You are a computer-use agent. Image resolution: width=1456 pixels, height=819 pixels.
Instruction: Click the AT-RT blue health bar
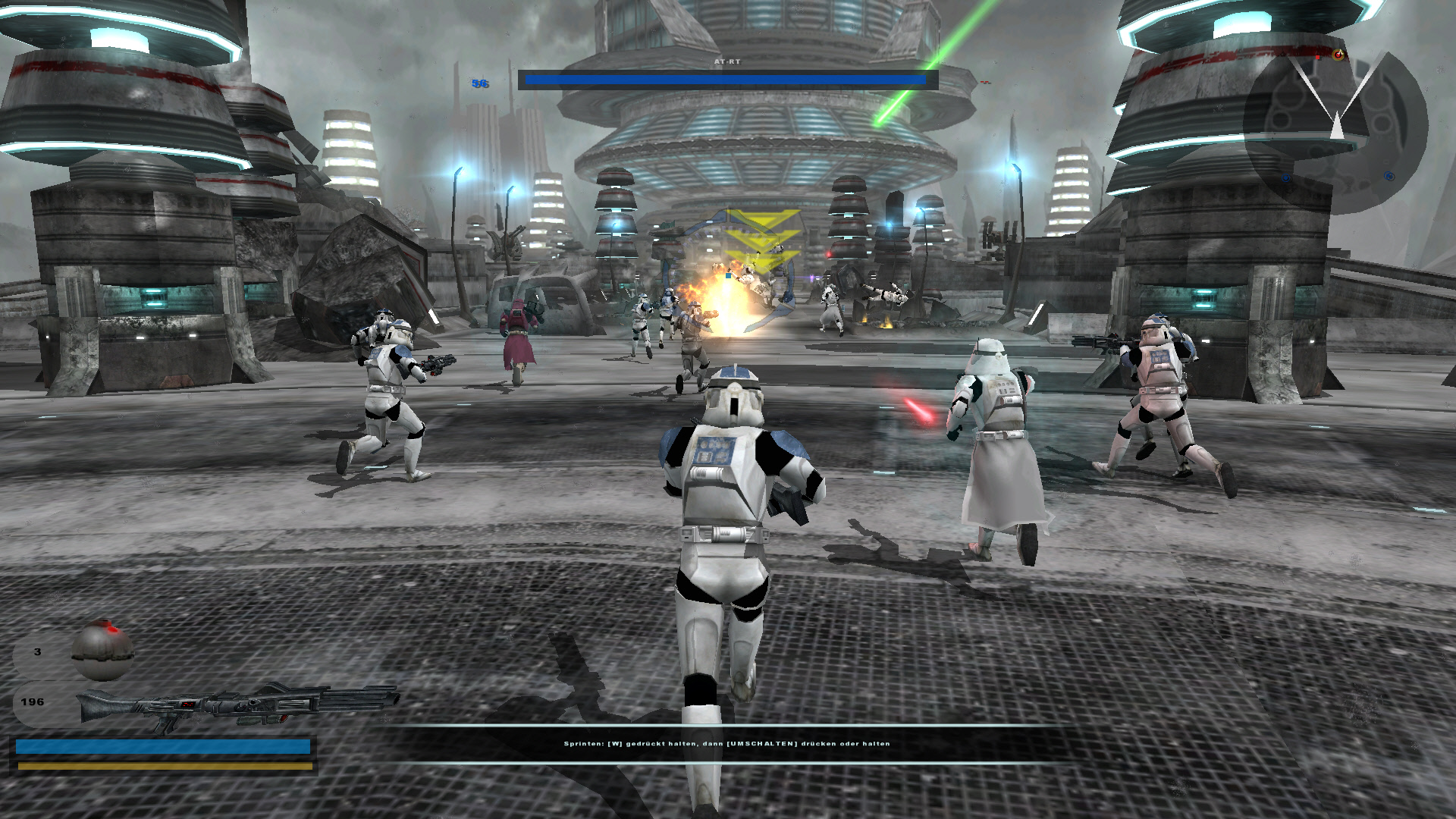723,78
